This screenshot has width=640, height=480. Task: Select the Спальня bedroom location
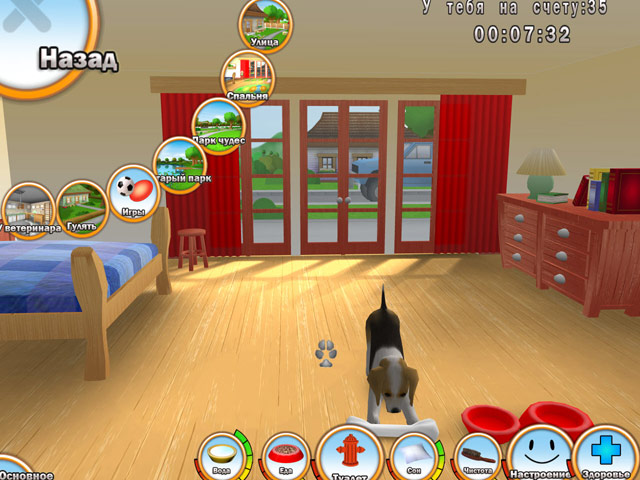pos(248,77)
